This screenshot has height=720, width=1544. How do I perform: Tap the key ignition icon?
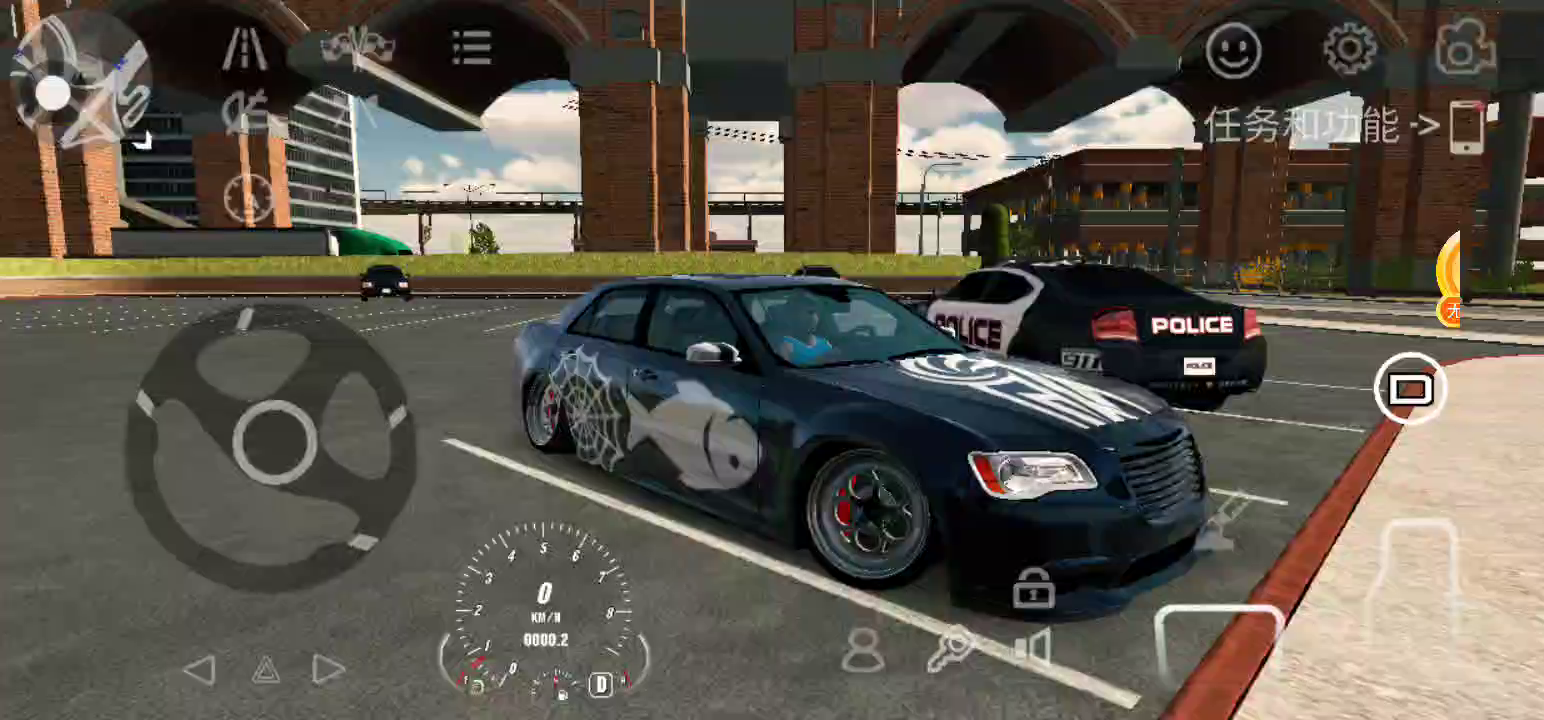coord(949,649)
